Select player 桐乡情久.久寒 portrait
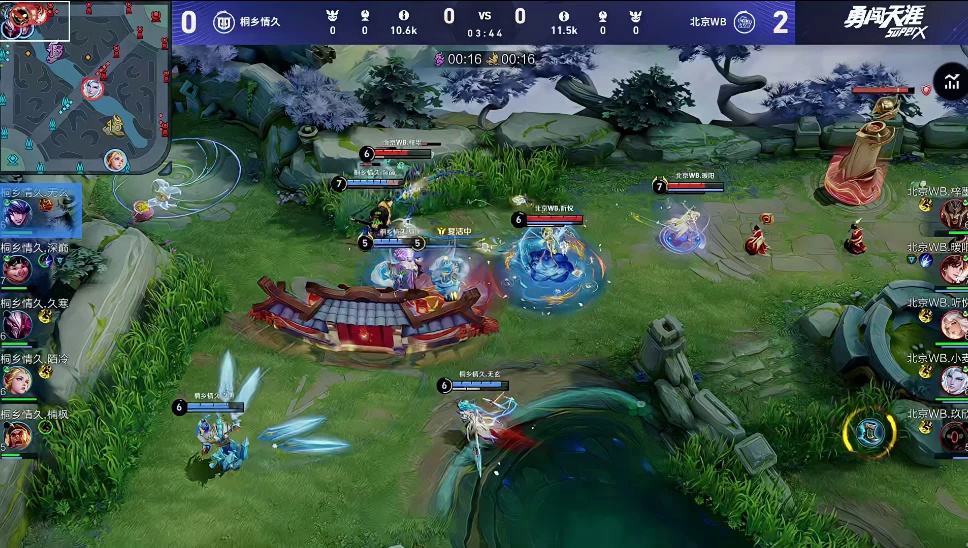 pos(18,325)
